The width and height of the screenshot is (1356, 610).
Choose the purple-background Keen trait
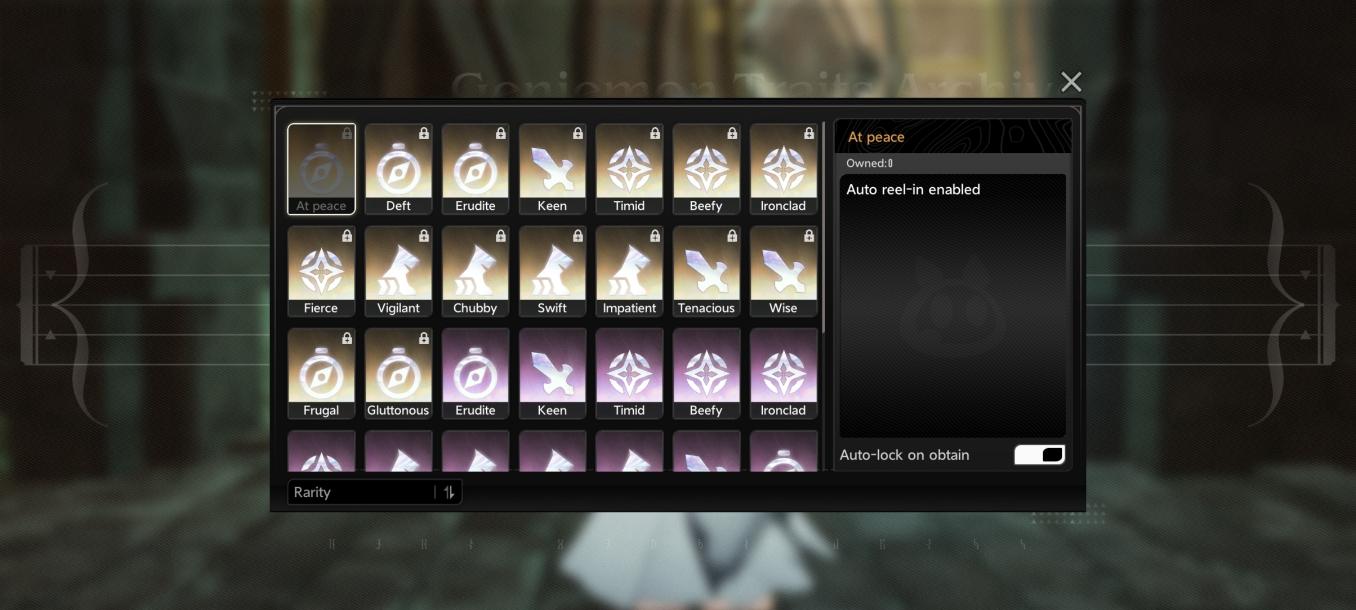click(x=552, y=372)
